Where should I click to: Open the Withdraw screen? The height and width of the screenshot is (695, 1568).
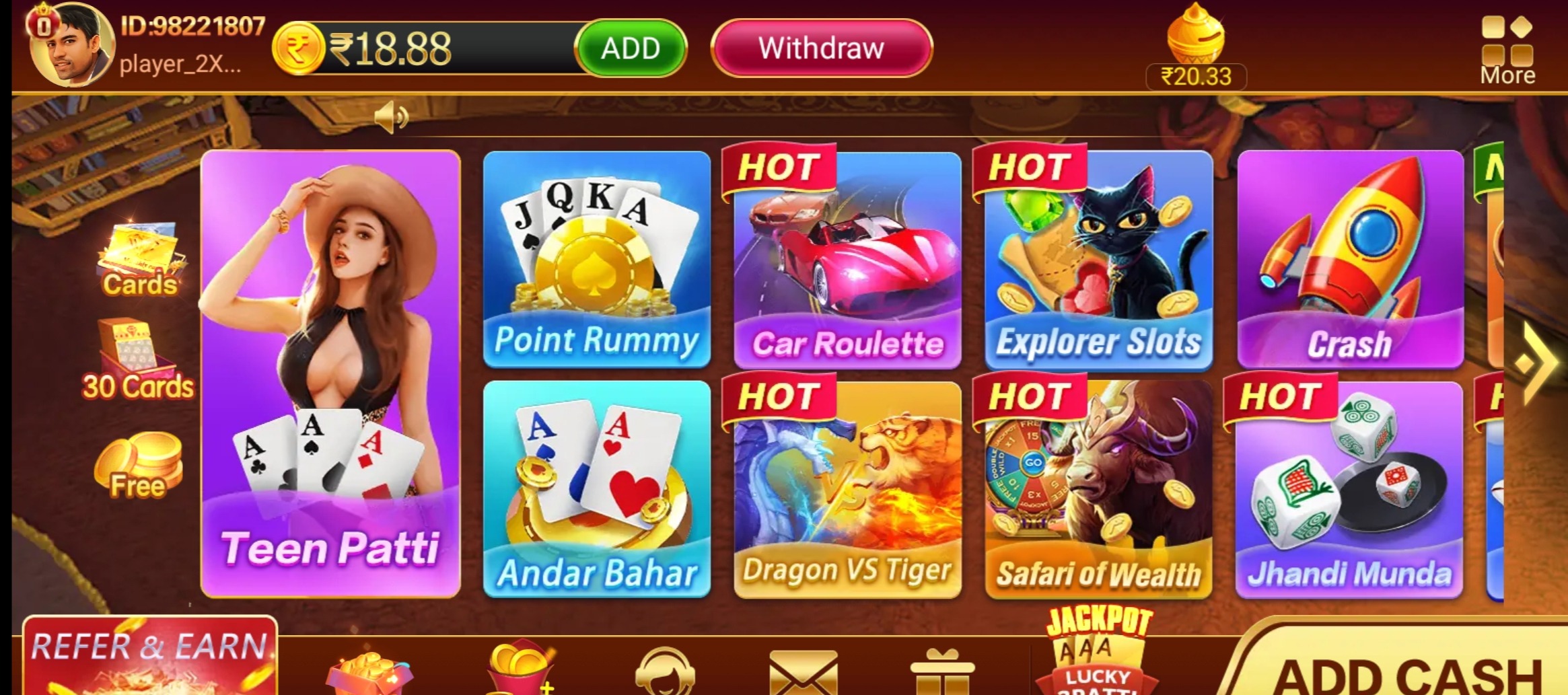(821, 48)
